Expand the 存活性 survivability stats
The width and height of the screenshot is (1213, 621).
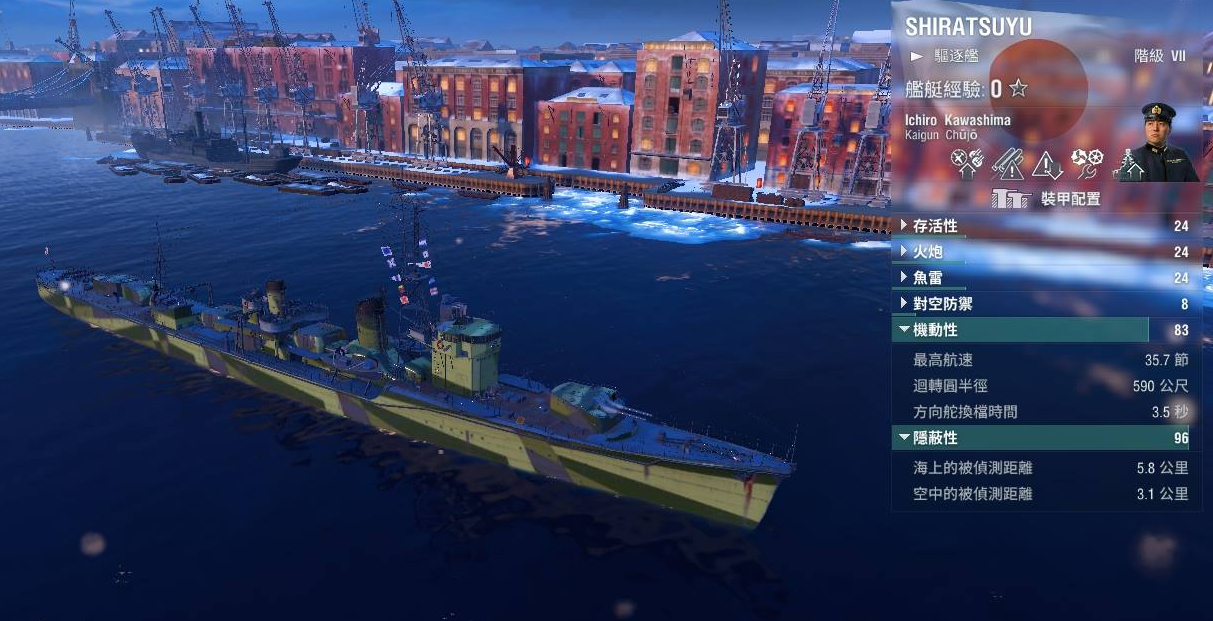coord(921,226)
